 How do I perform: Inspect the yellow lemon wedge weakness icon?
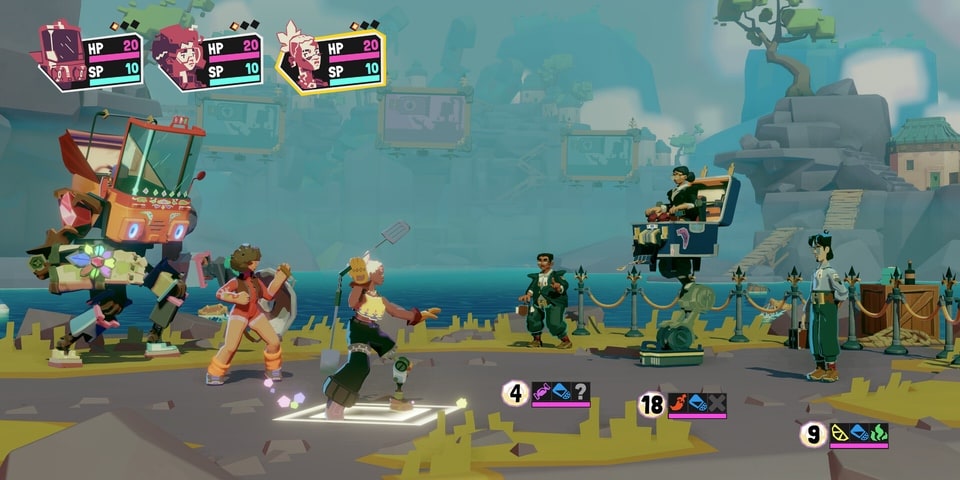840,433
